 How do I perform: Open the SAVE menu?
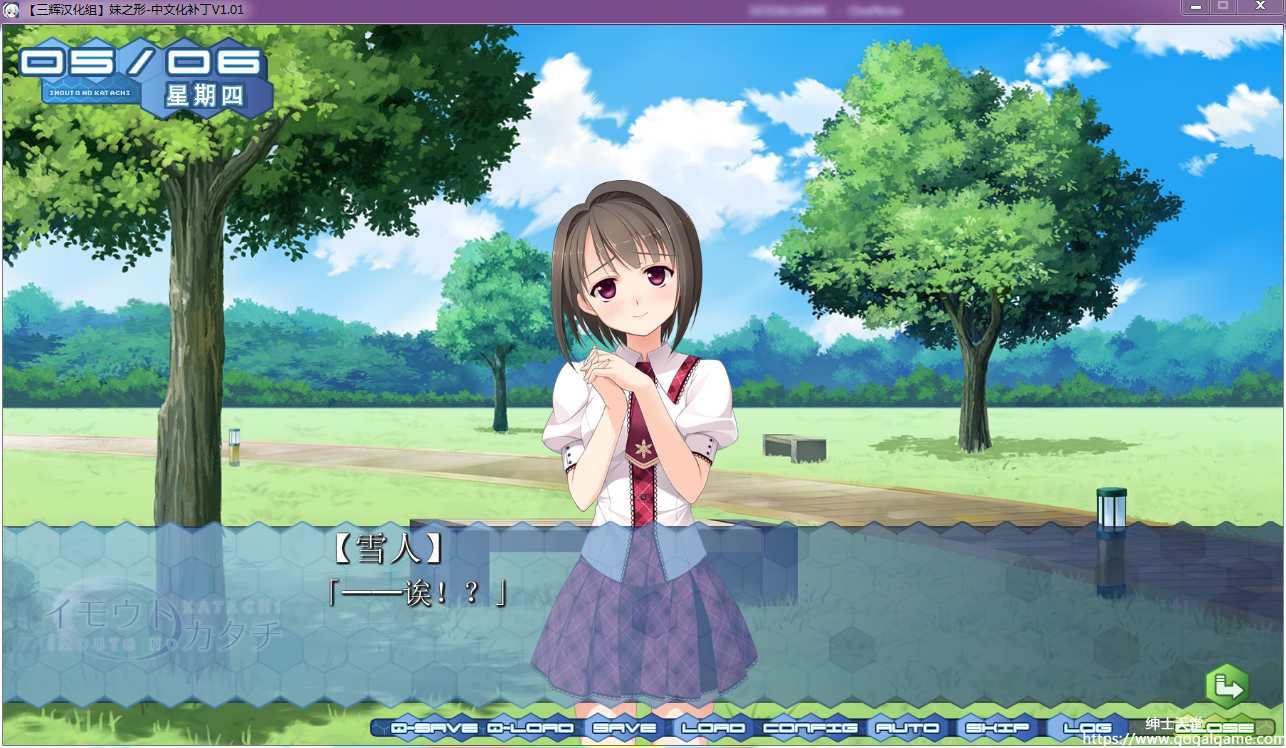pyautogui.click(x=625, y=728)
